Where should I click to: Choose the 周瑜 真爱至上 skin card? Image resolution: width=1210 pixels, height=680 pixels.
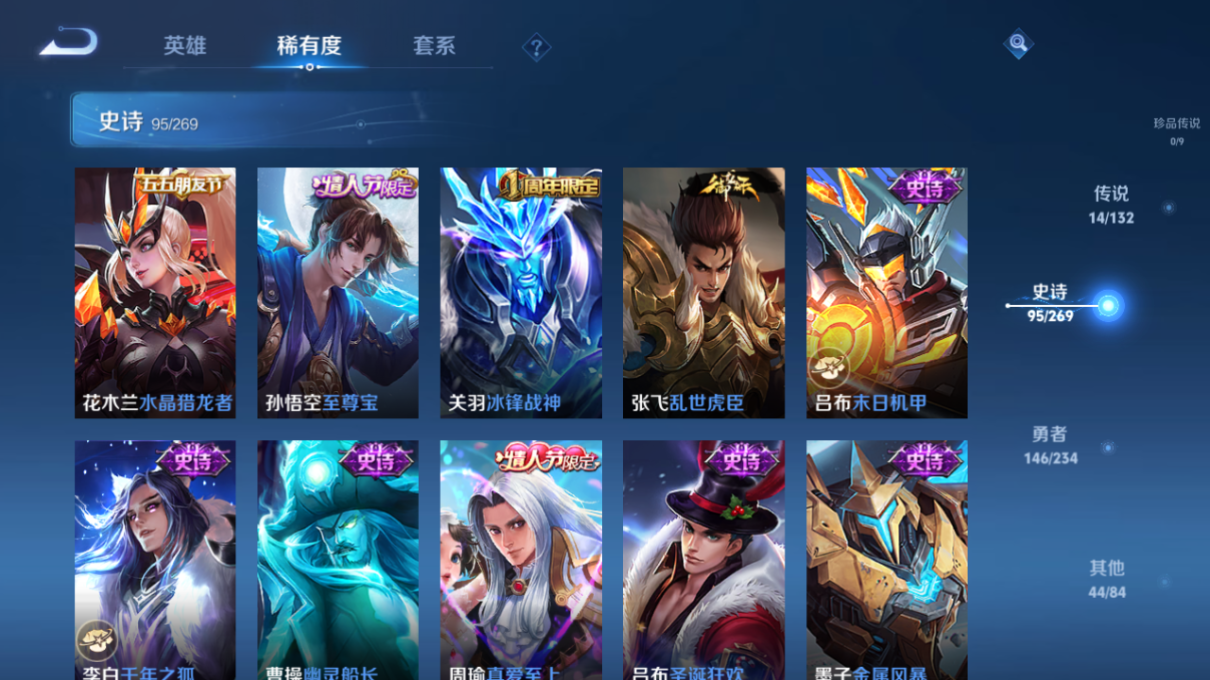point(521,560)
